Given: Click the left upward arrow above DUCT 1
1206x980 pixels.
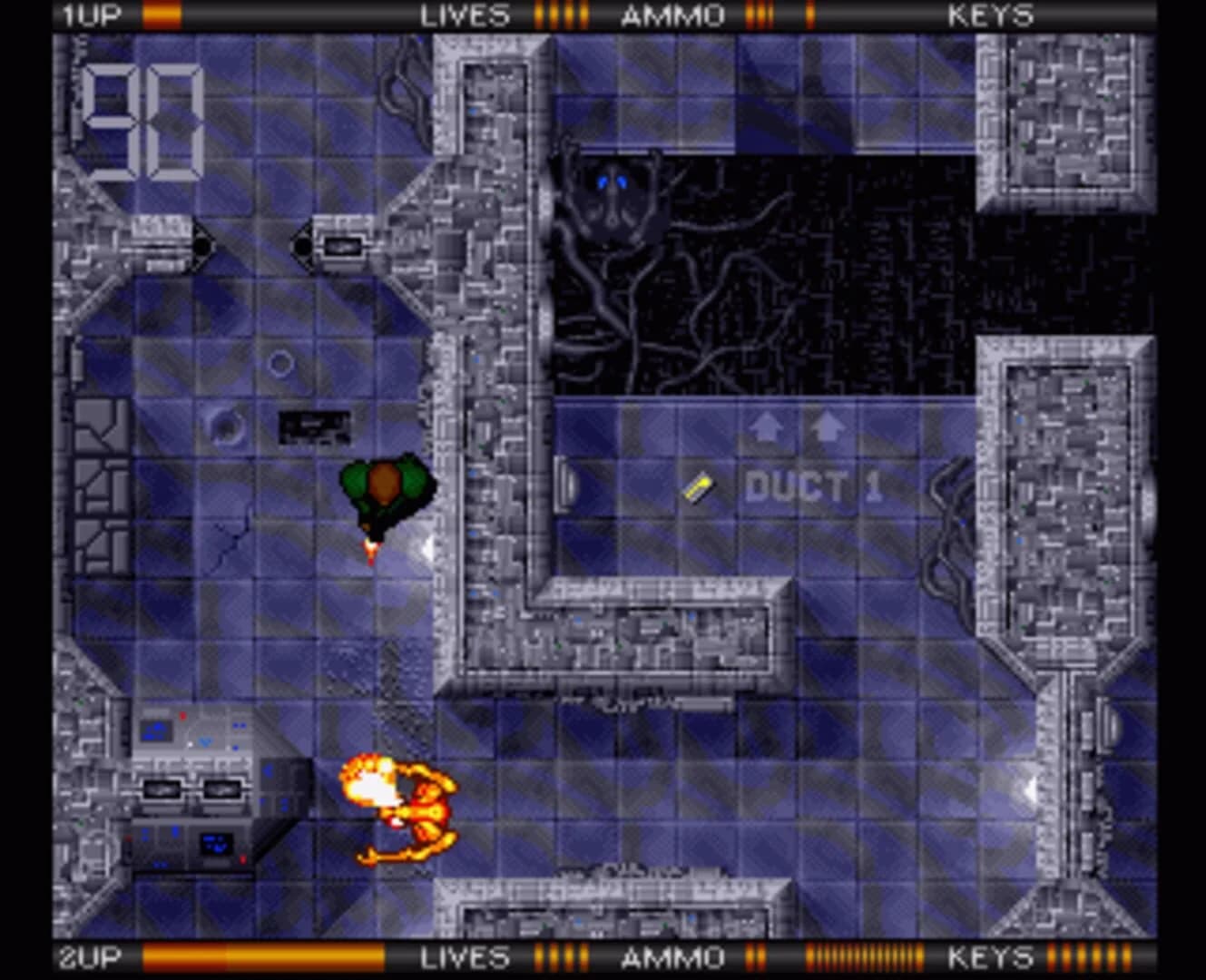Looking at the screenshot, I should 767,428.
